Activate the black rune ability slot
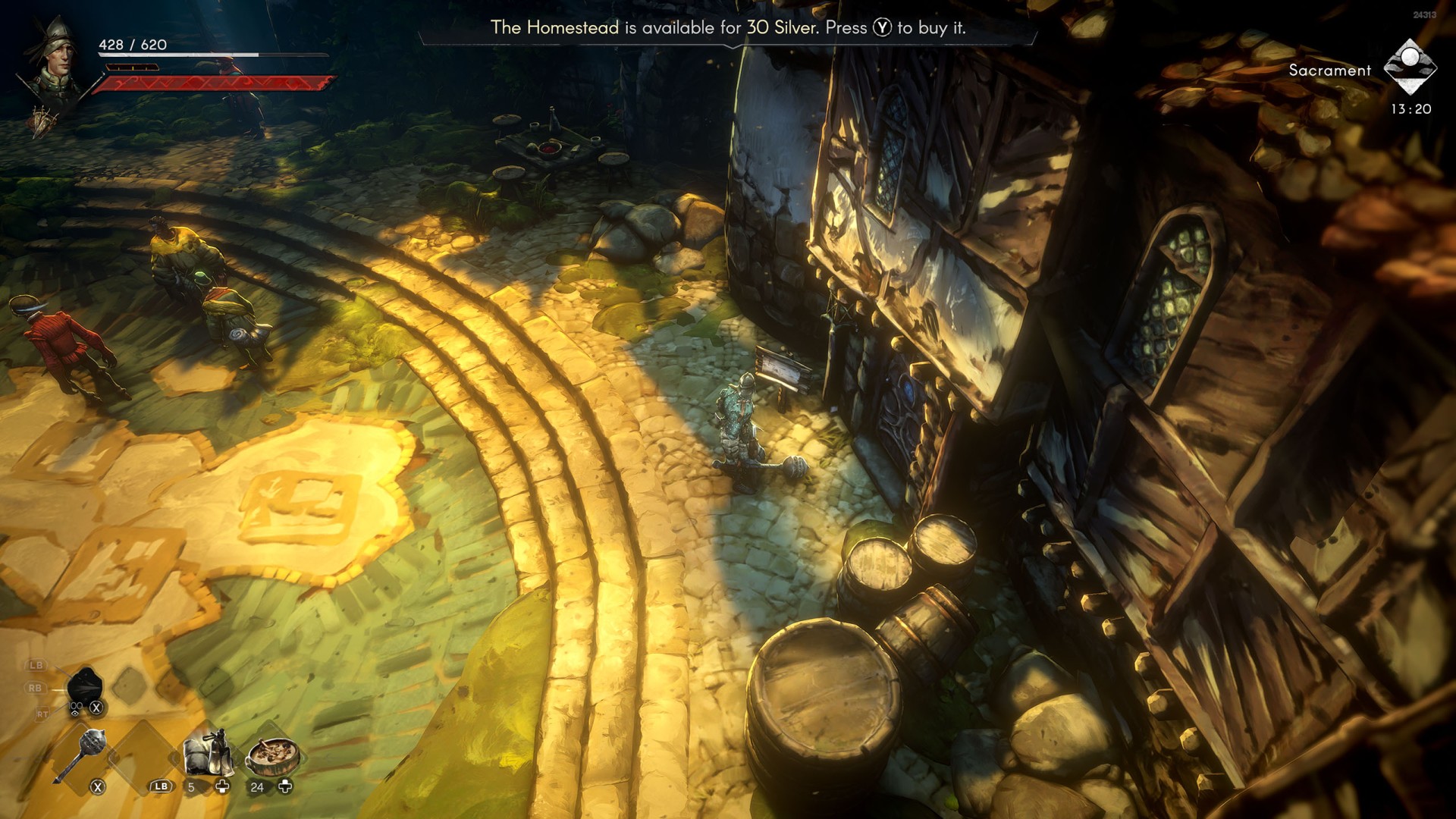1456x819 pixels. (x=84, y=687)
